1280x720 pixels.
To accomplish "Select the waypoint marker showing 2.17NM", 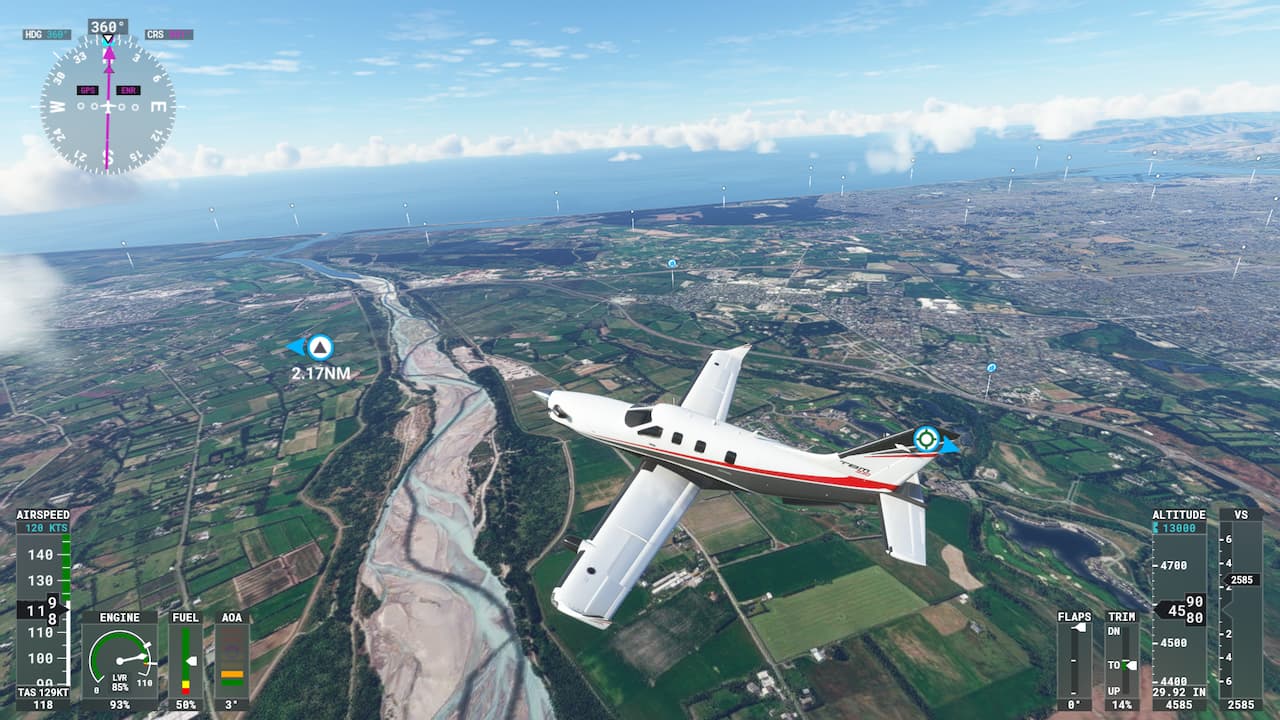I will point(319,348).
